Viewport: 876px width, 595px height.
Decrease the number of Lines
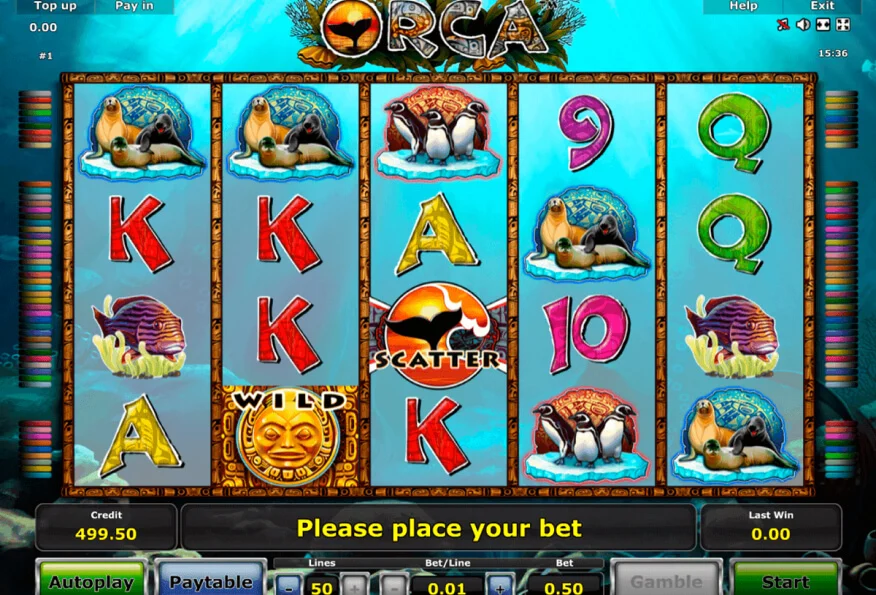tap(288, 586)
